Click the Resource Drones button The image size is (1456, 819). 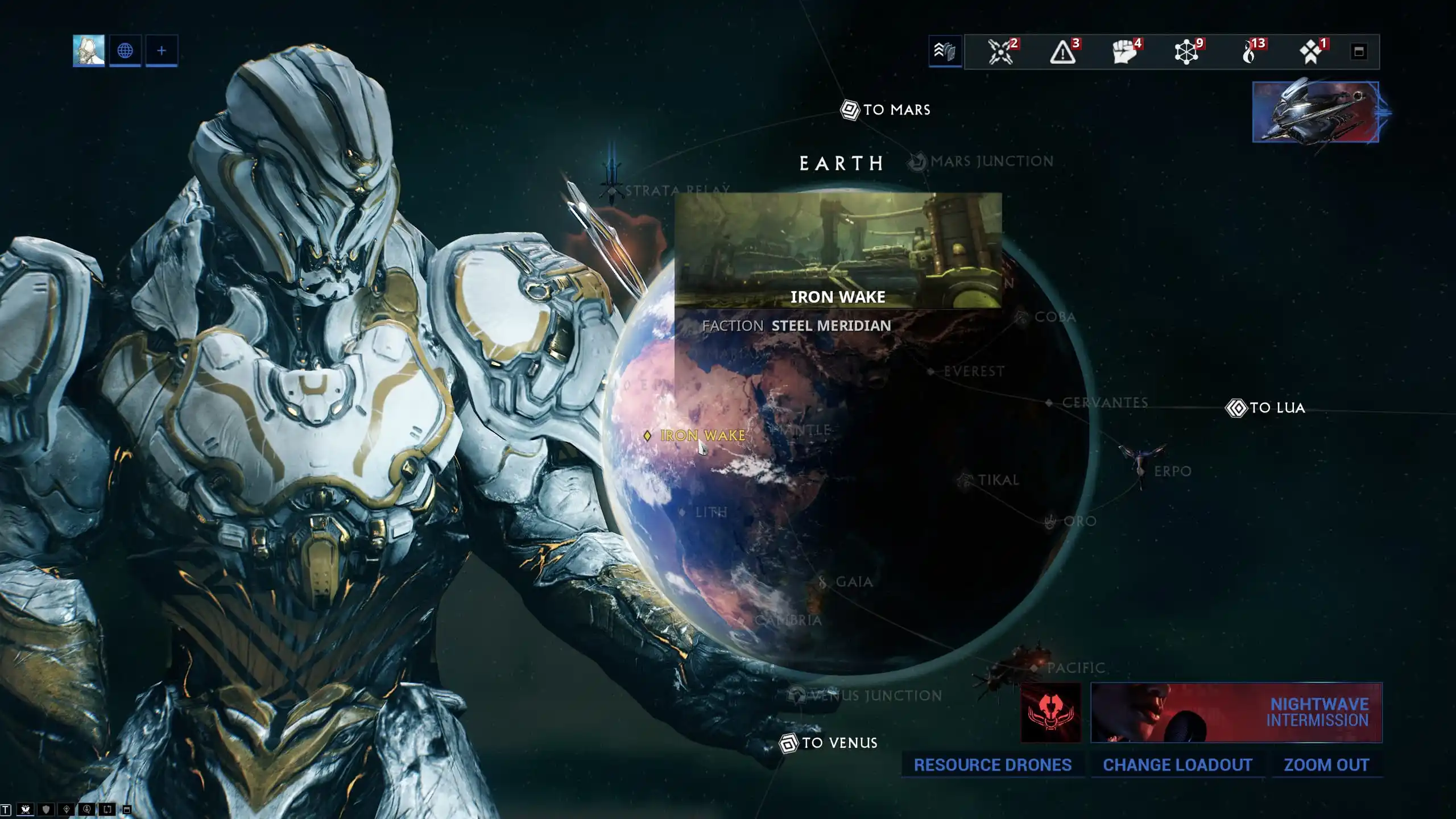(x=992, y=765)
